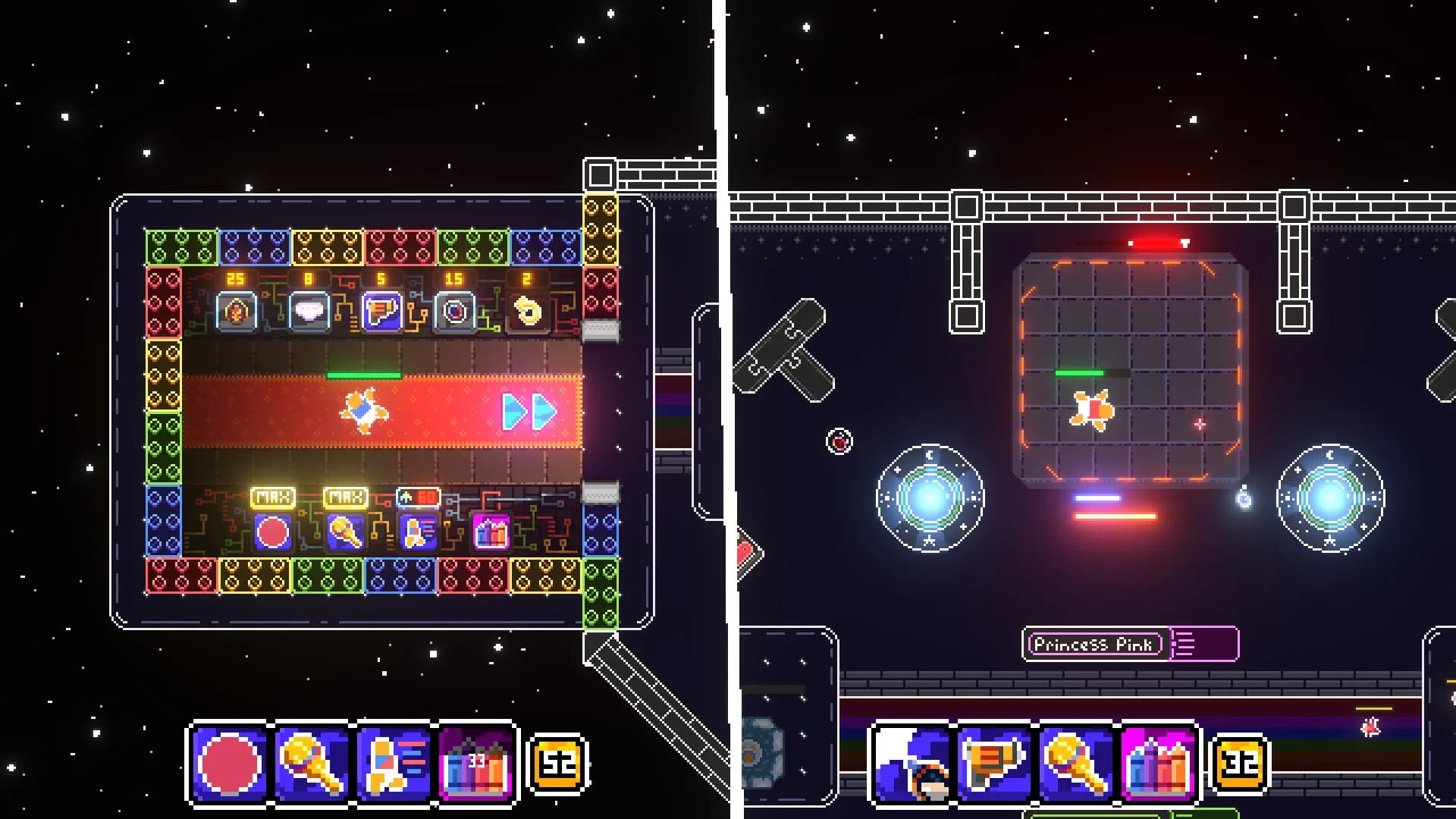Select the left player's golden microphone slot
The image size is (1456, 819).
(312, 763)
